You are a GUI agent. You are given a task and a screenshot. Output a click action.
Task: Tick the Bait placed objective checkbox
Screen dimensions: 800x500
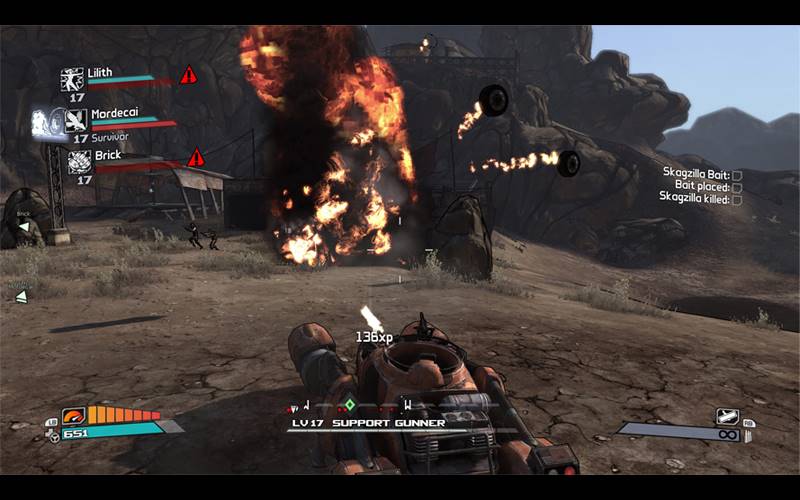[737, 187]
